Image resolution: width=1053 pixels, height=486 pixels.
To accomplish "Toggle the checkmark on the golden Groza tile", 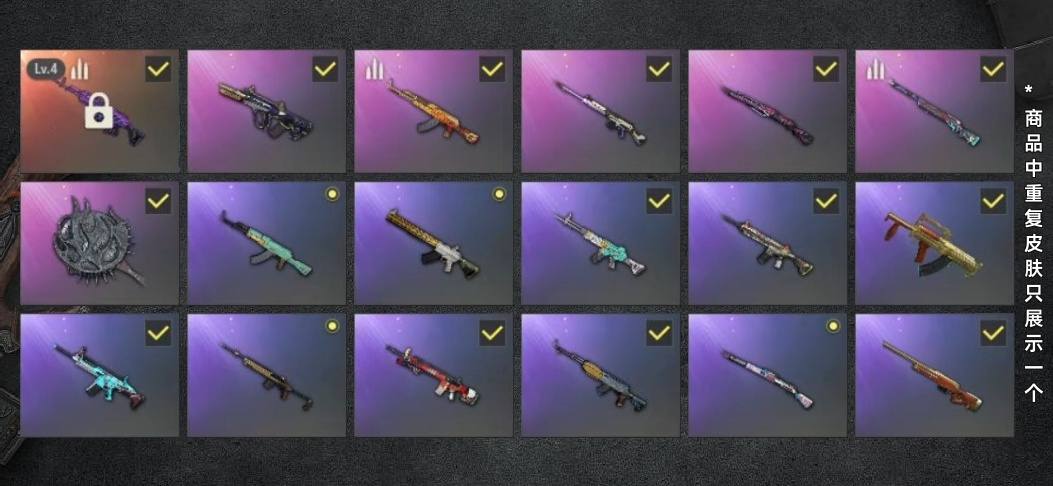I will (993, 202).
